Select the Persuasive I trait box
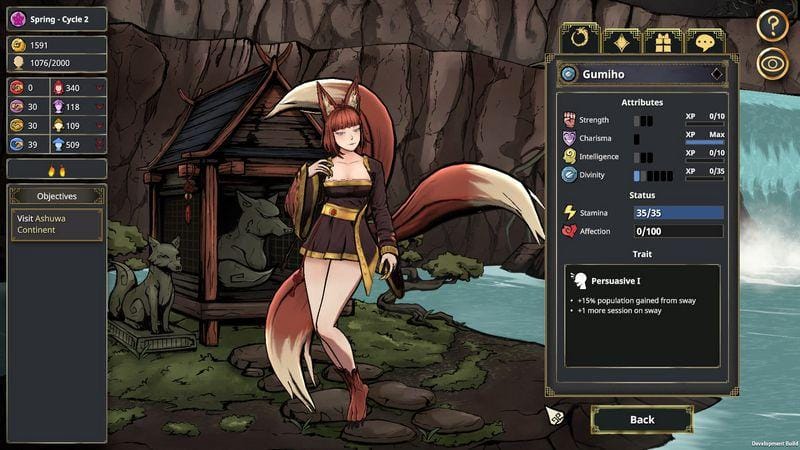800x450 pixels. pos(642,315)
